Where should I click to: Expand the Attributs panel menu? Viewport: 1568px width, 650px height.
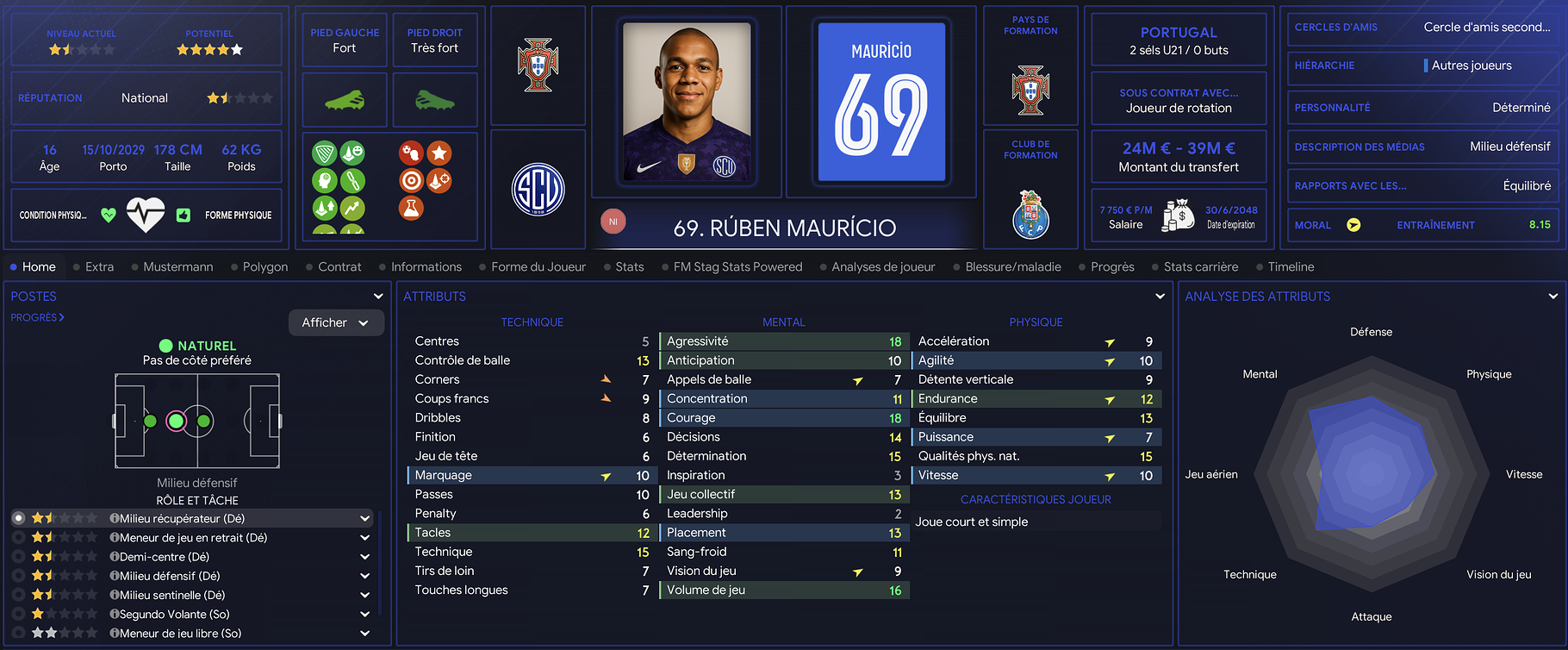pos(1160,297)
